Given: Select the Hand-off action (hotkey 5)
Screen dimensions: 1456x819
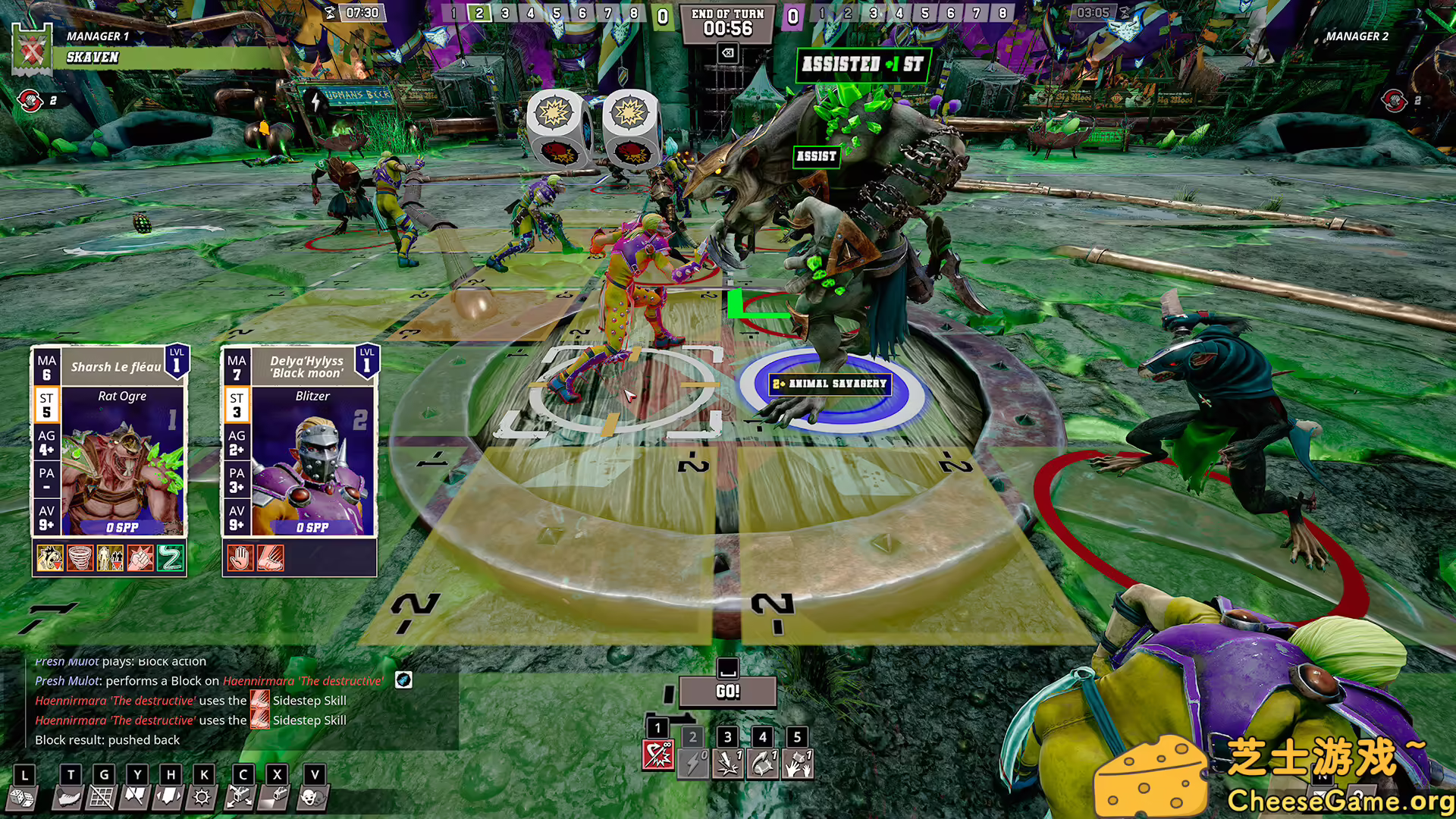Looking at the screenshot, I should coord(796,762).
